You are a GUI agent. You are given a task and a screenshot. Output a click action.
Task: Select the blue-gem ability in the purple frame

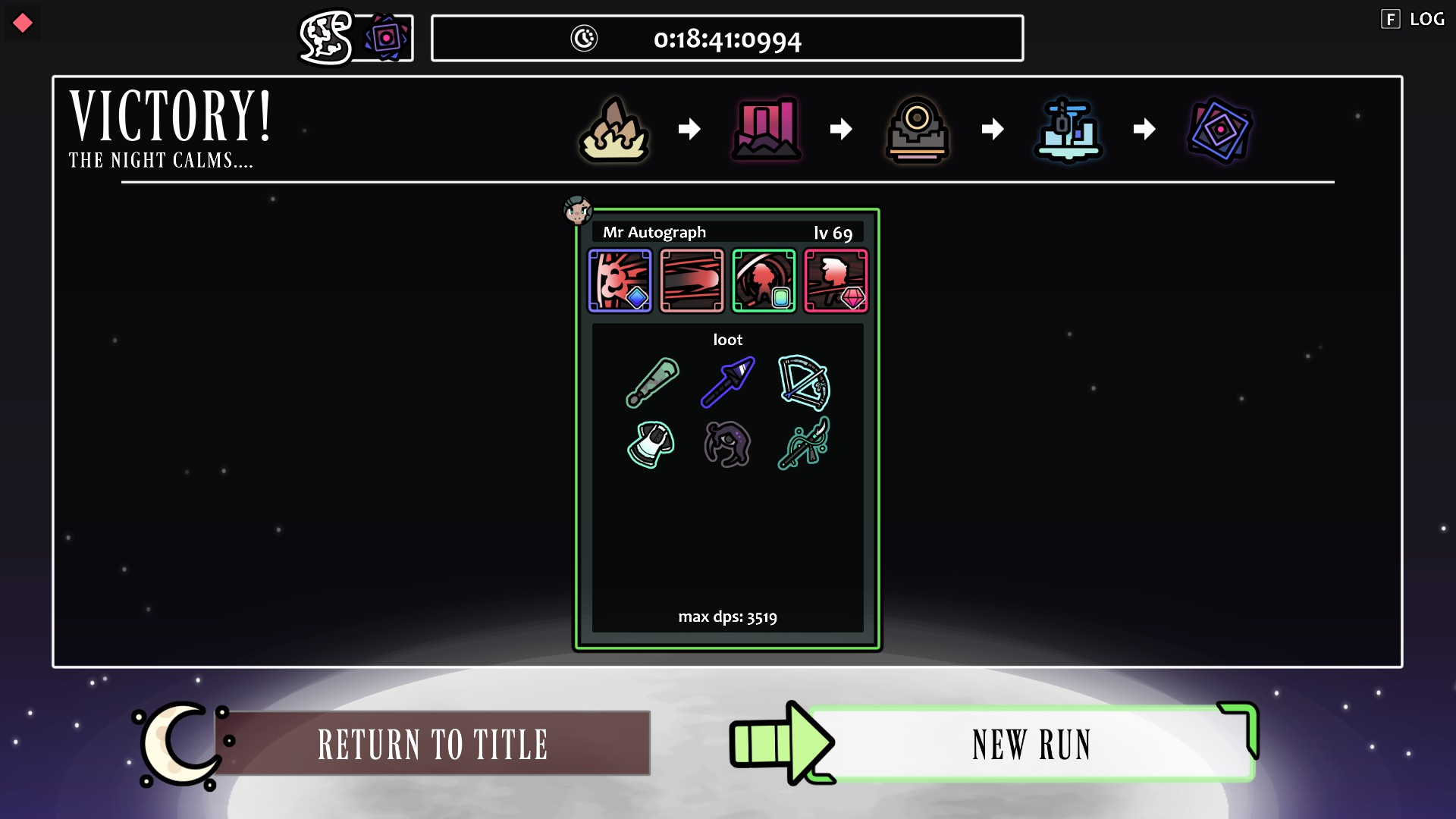pyautogui.click(x=620, y=281)
